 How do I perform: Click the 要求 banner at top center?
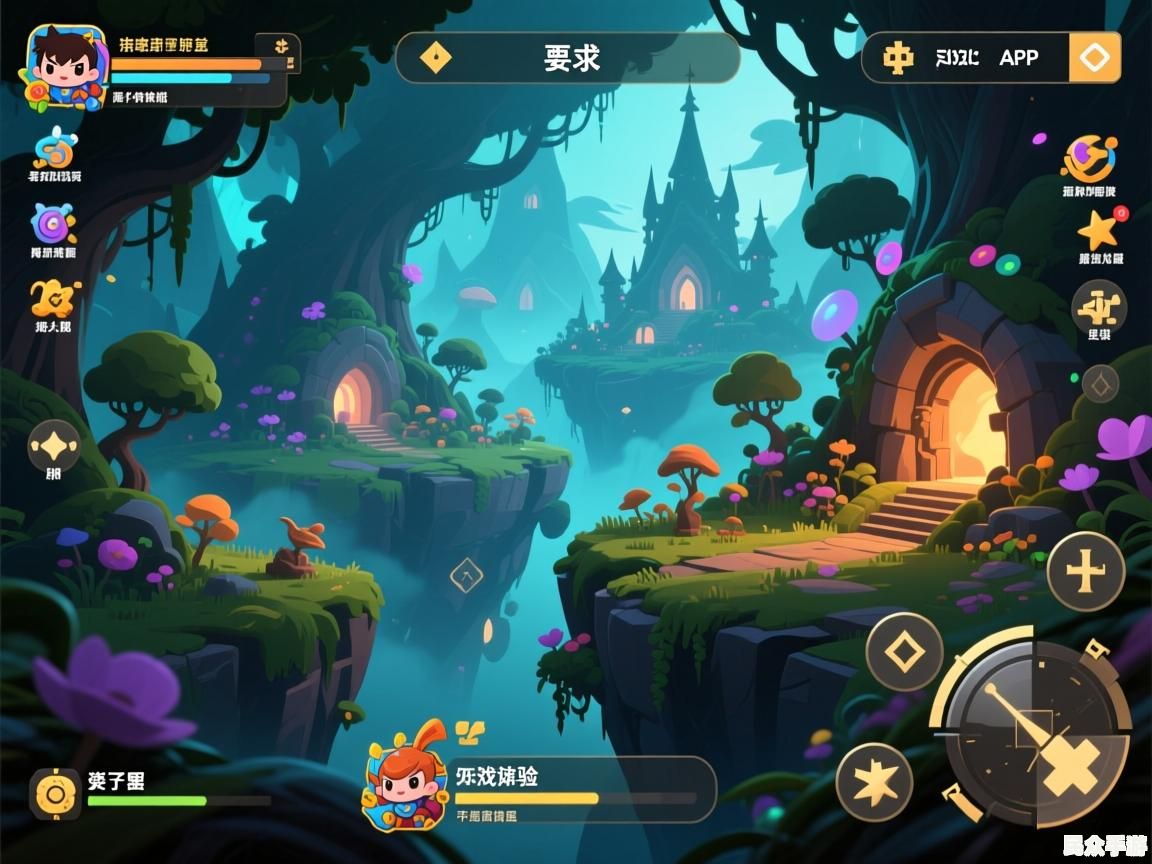point(568,58)
